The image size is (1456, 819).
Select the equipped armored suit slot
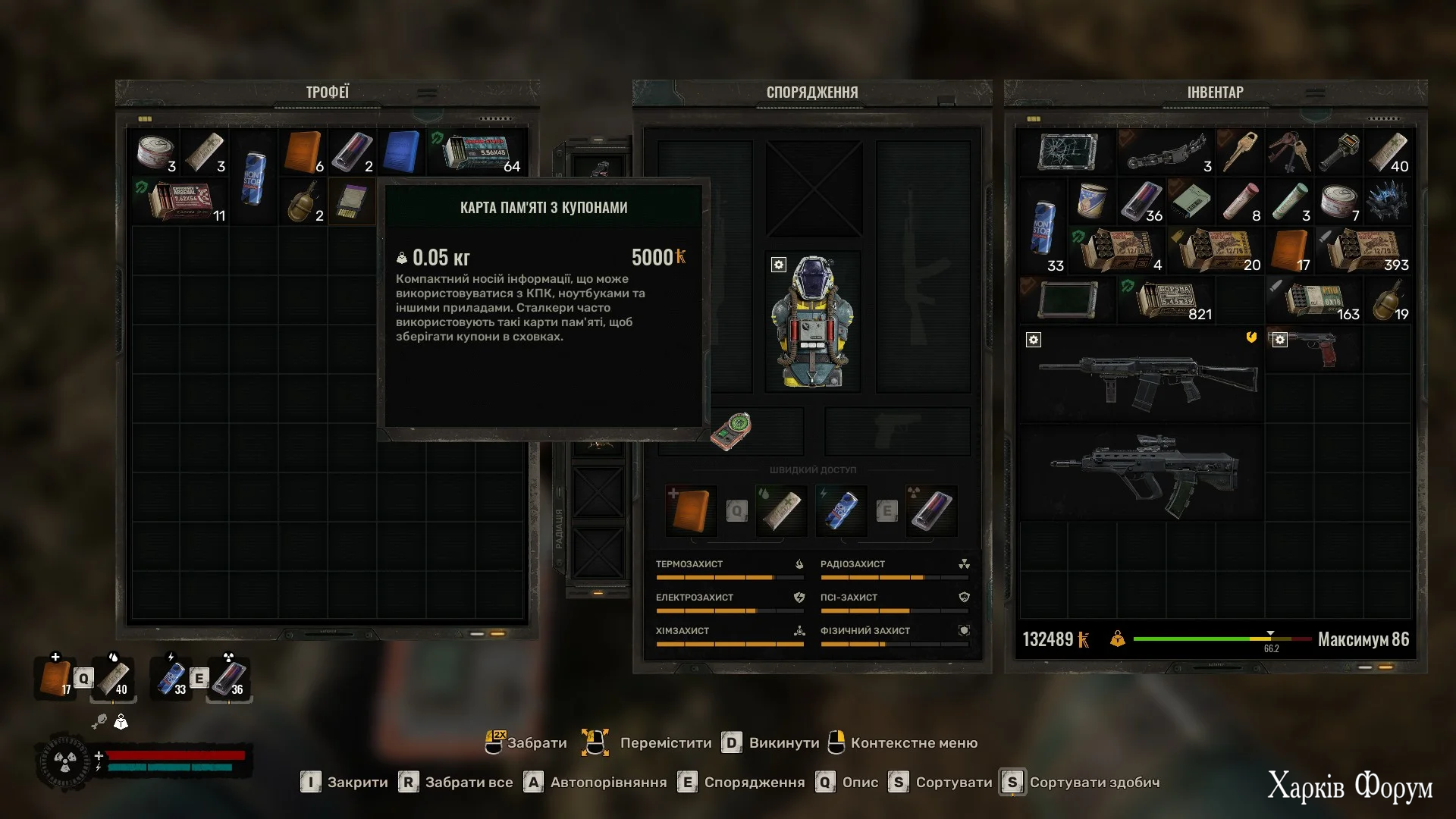click(x=812, y=322)
